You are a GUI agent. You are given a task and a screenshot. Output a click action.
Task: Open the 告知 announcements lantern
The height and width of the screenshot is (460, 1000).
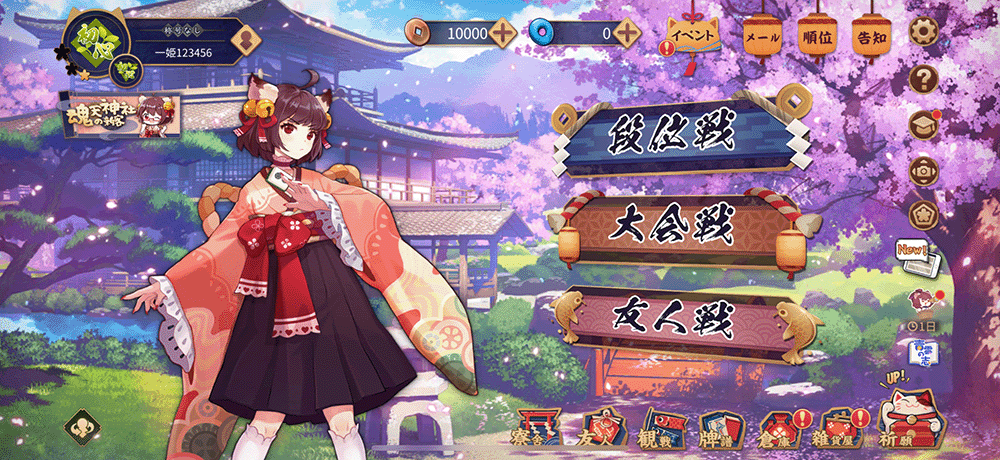(x=870, y=36)
